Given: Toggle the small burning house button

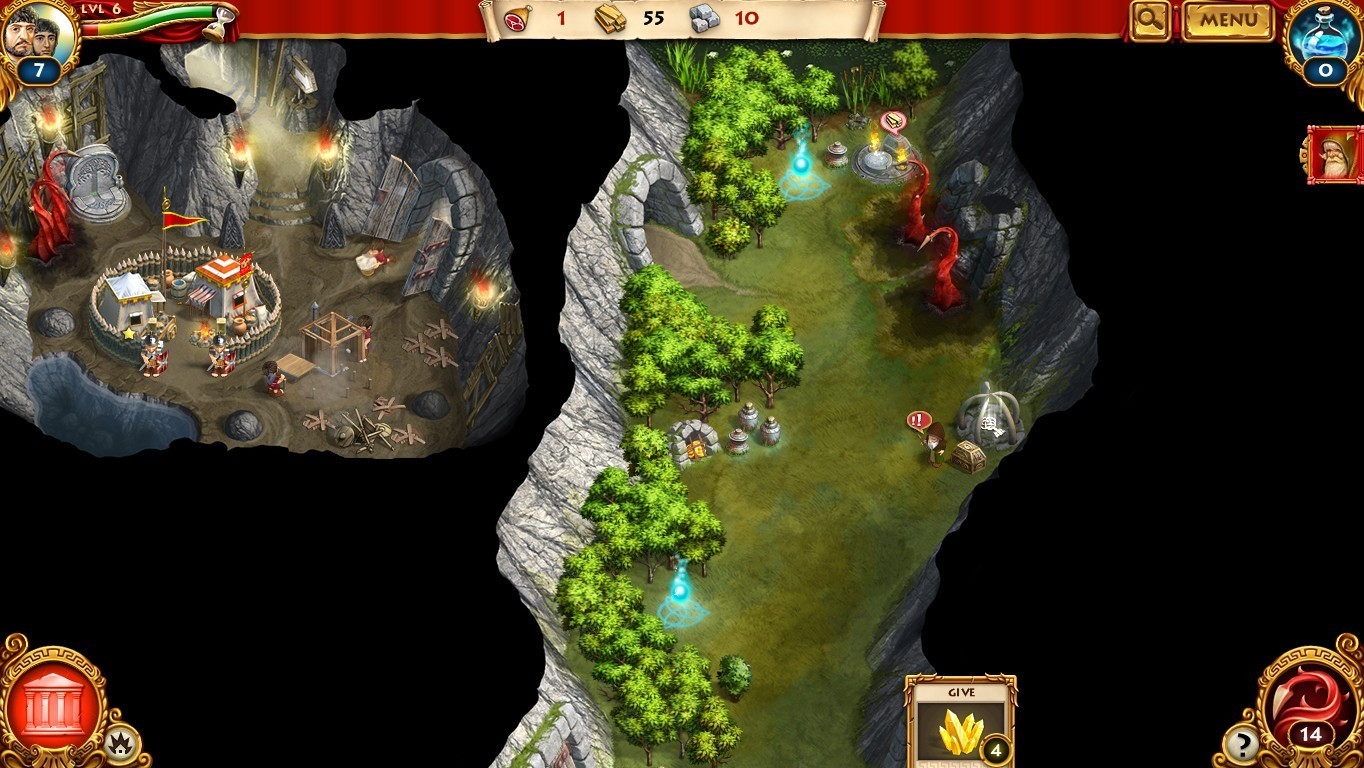Looking at the screenshot, I should pyautogui.click(x=123, y=743).
